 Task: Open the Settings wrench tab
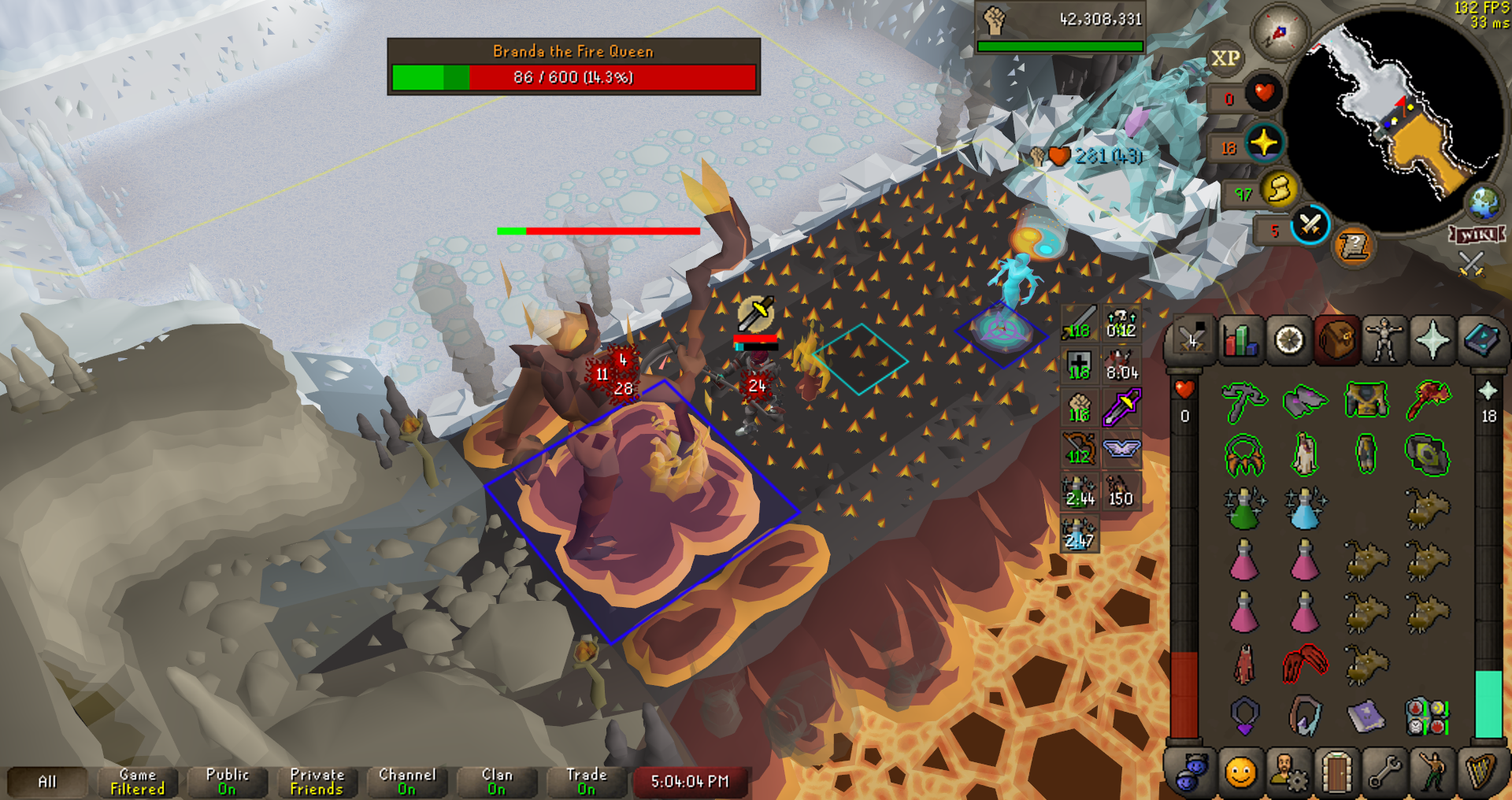[x=1384, y=772]
